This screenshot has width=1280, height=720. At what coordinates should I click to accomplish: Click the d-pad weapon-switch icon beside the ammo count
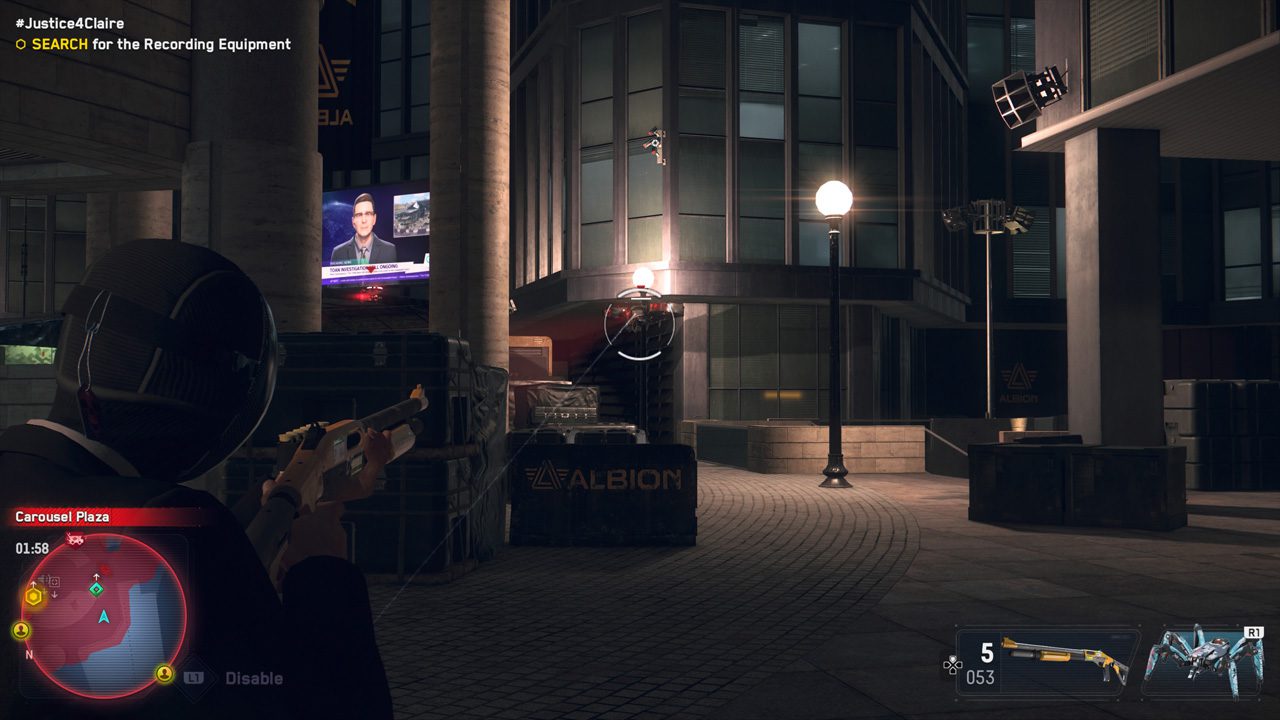pos(952,665)
